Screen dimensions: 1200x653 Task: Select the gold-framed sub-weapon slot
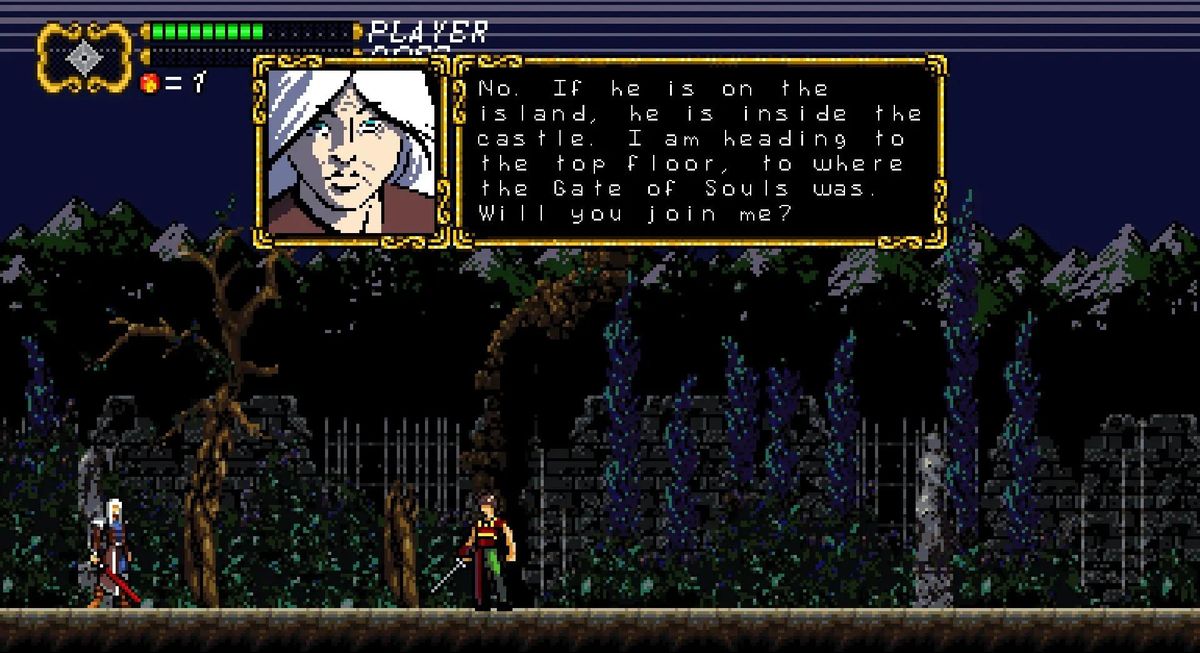85,57
